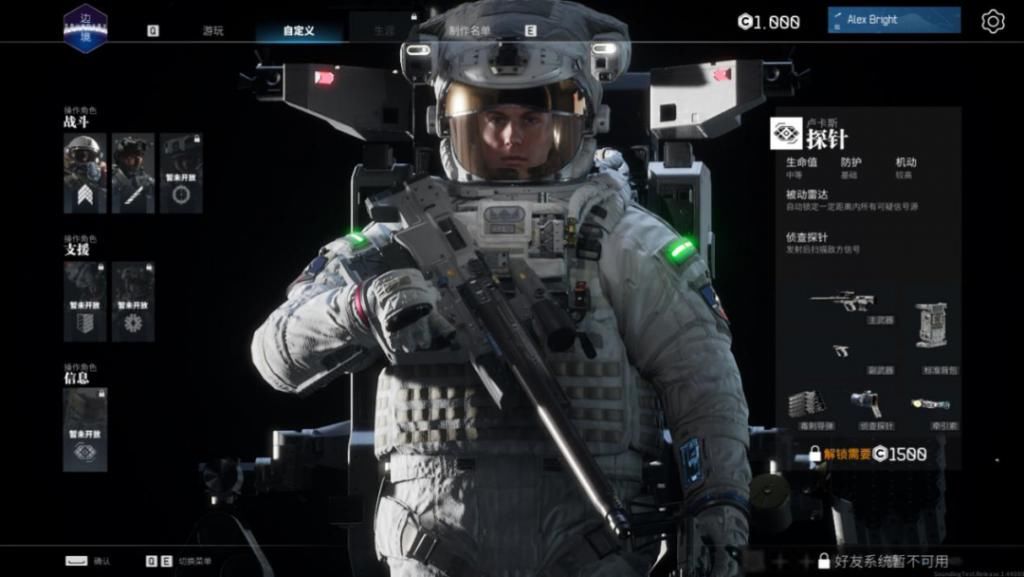Unlock the character for 1500 credits
The image size is (1024, 577).
tap(868, 454)
